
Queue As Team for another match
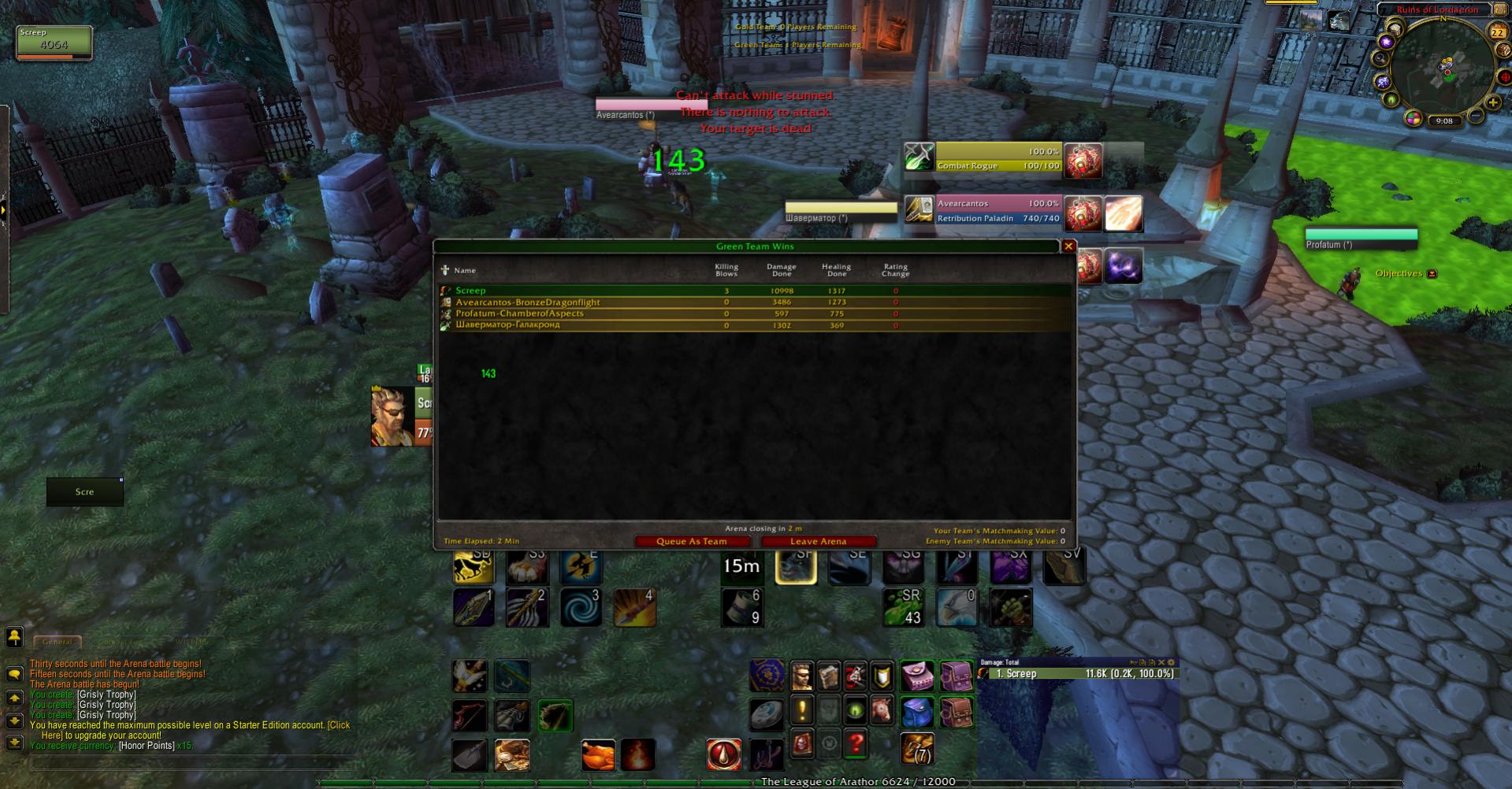691,541
